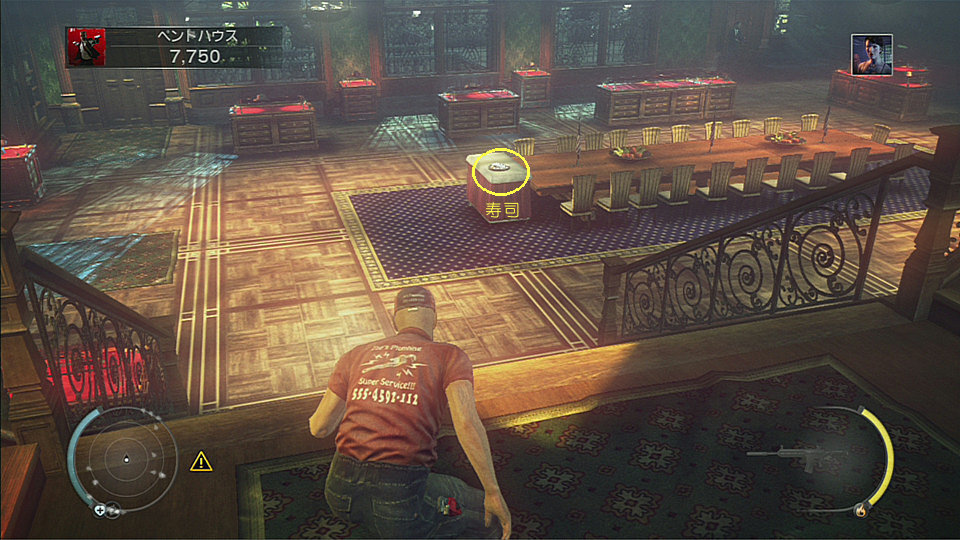The width and height of the screenshot is (960, 540).
Task: Click the yellow warning triangle icon
Action: (x=202, y=461)
